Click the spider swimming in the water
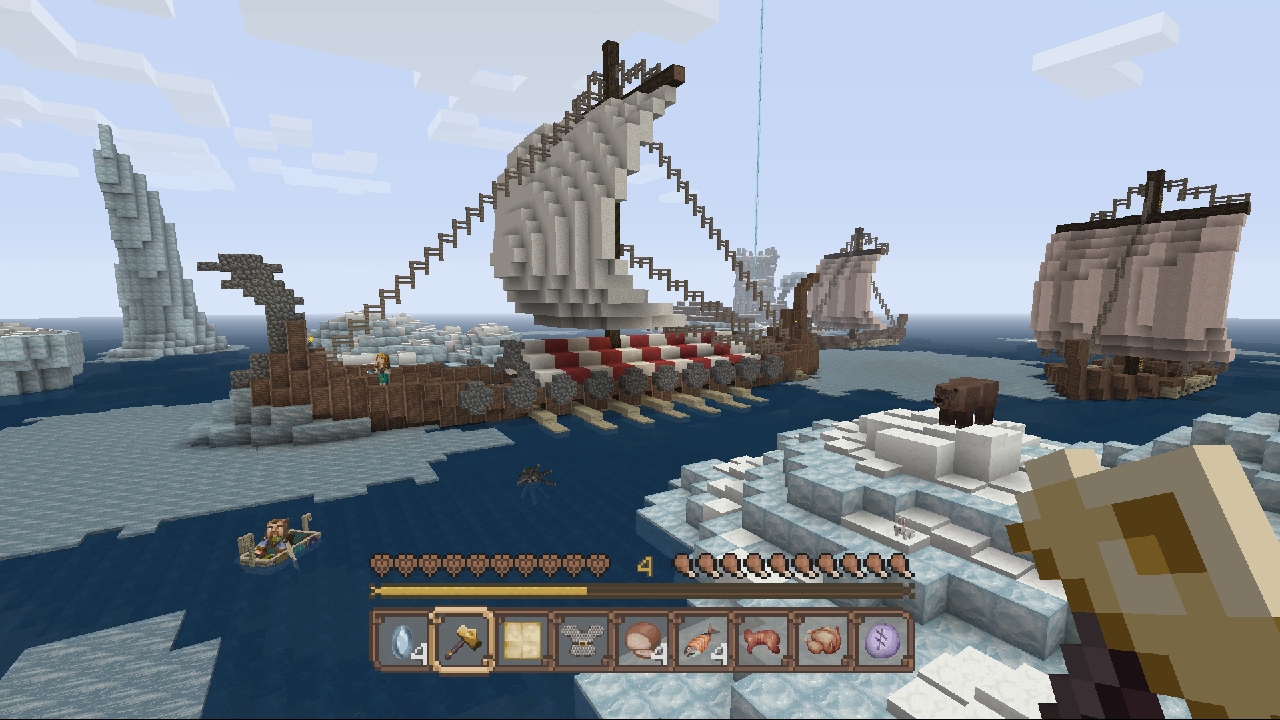Screen dimensions: 1280x720 pos(530,478)
